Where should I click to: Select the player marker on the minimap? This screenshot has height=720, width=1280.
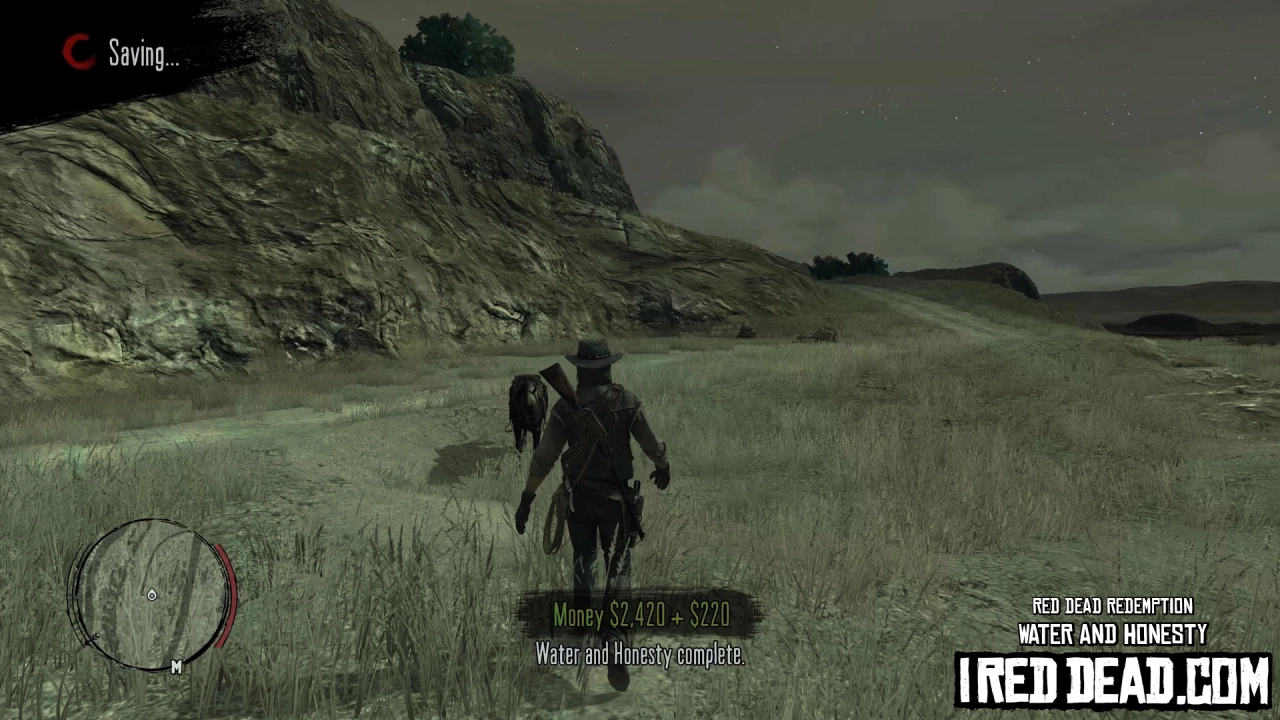[152, 594]
